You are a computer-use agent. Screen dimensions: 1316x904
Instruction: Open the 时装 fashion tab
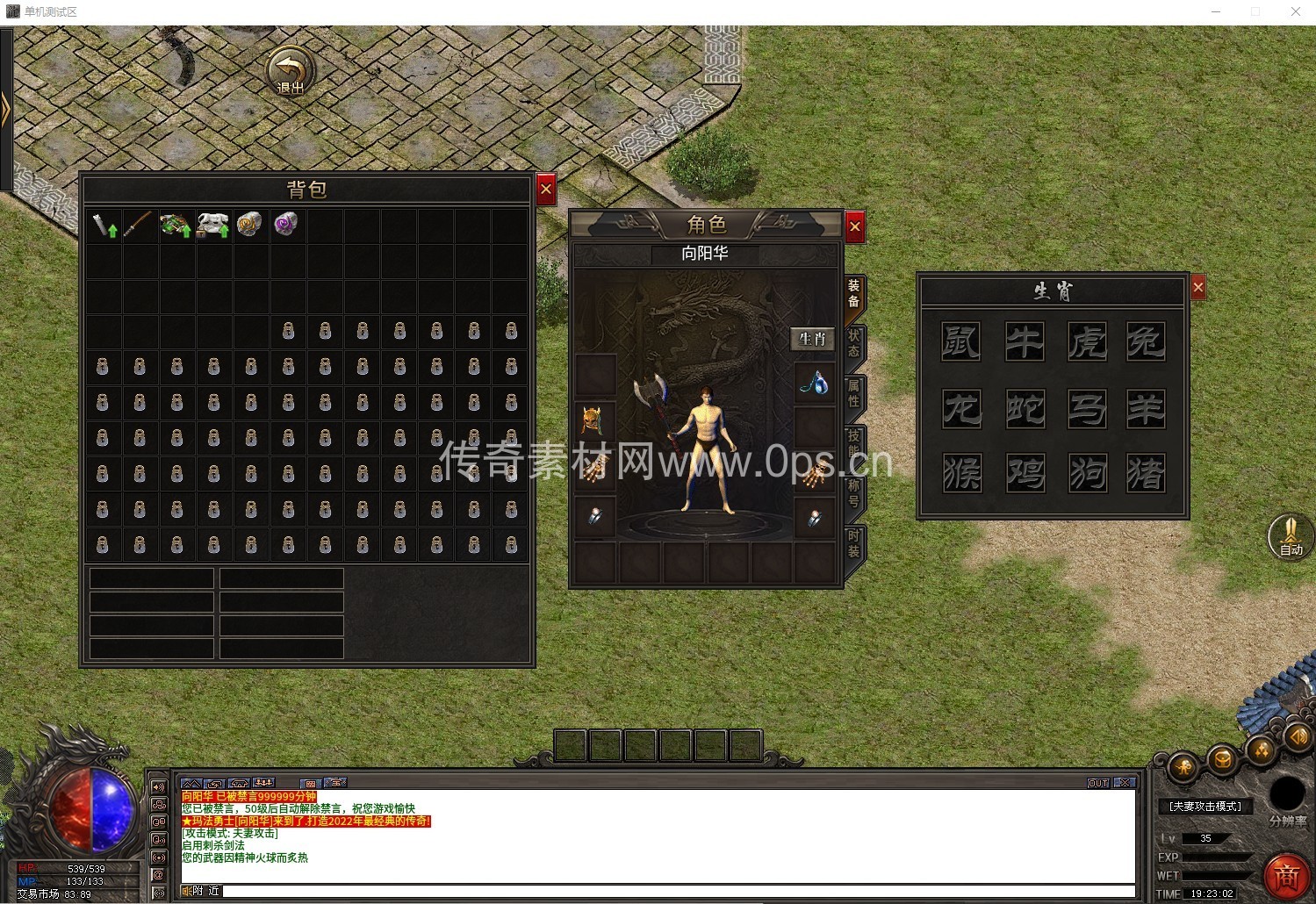853,543
